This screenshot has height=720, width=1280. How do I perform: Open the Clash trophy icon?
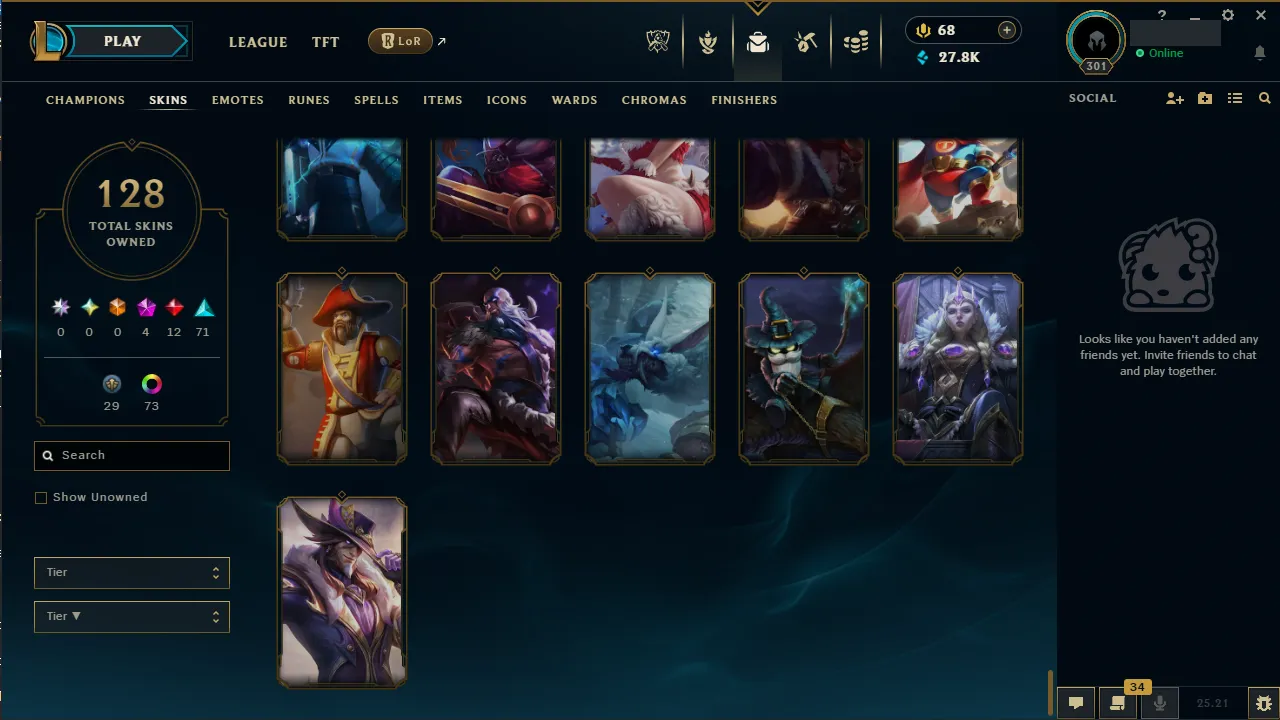click(x=708, y=42)
